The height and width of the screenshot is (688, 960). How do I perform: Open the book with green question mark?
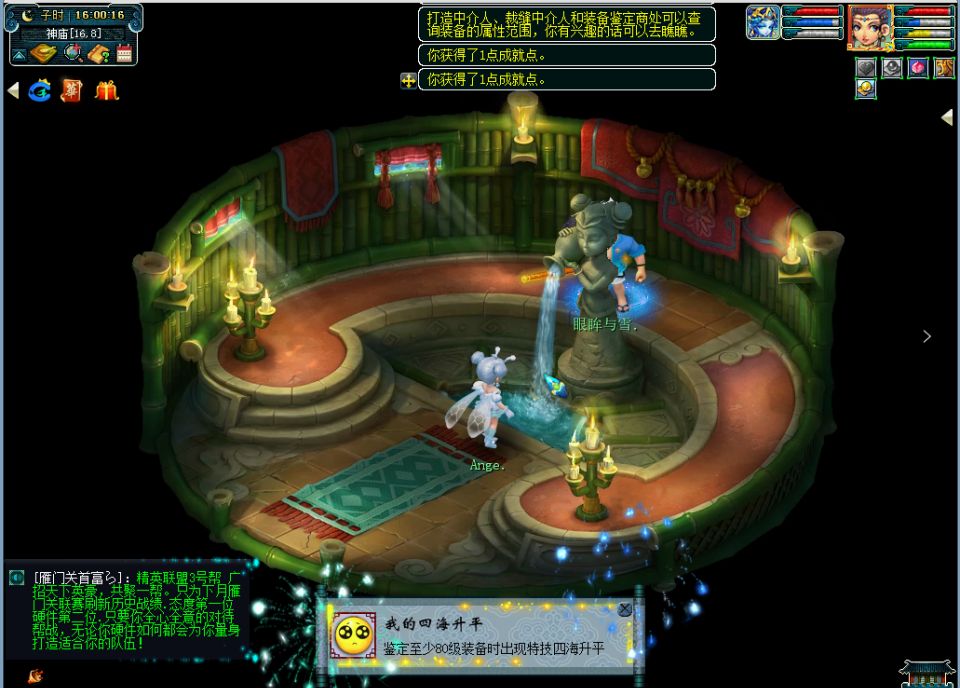click(98, 54)
